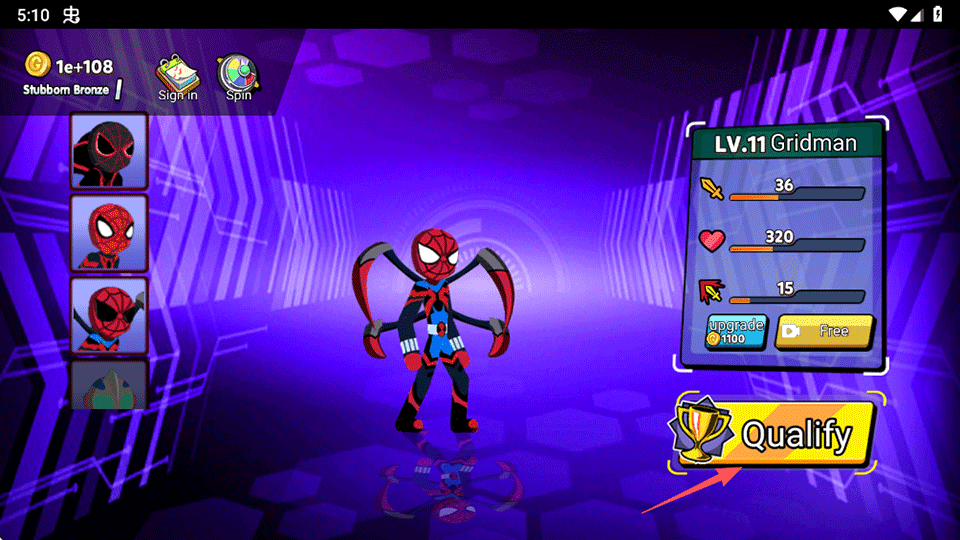This screenshot has width=960, height=540.
Task: Watch a video for the Free upgrade
Action: click(x=824, y=331)
